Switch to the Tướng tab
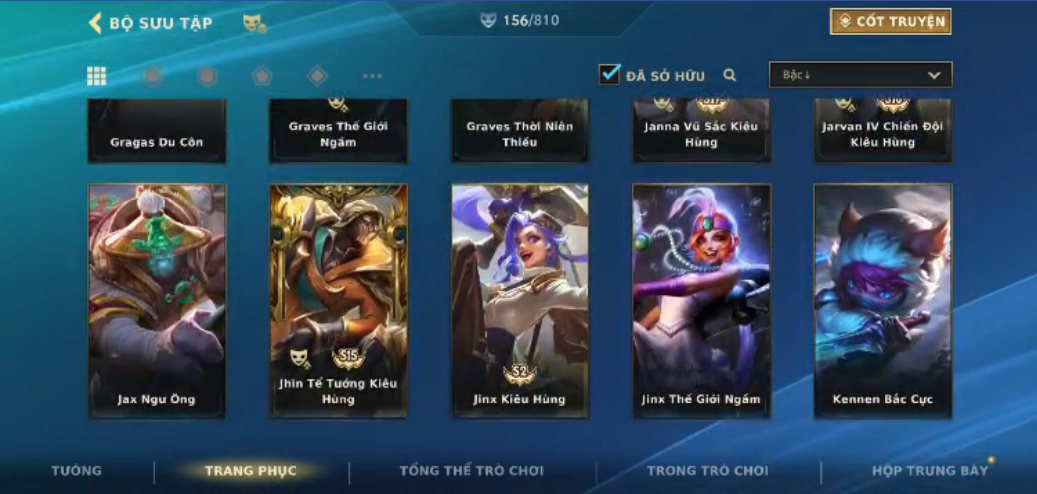 pos(77,471)
